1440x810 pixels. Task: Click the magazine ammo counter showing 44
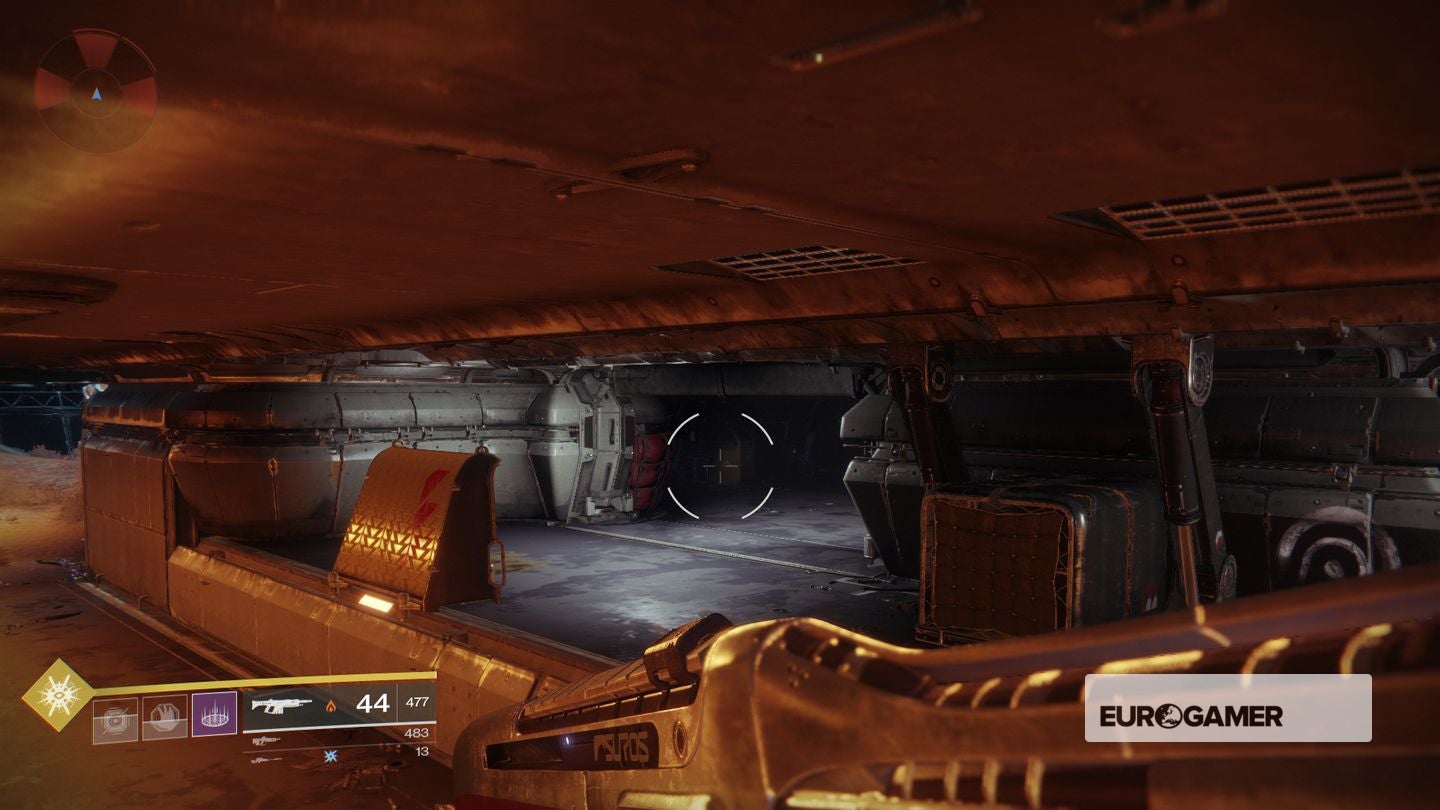pos(373,703)
